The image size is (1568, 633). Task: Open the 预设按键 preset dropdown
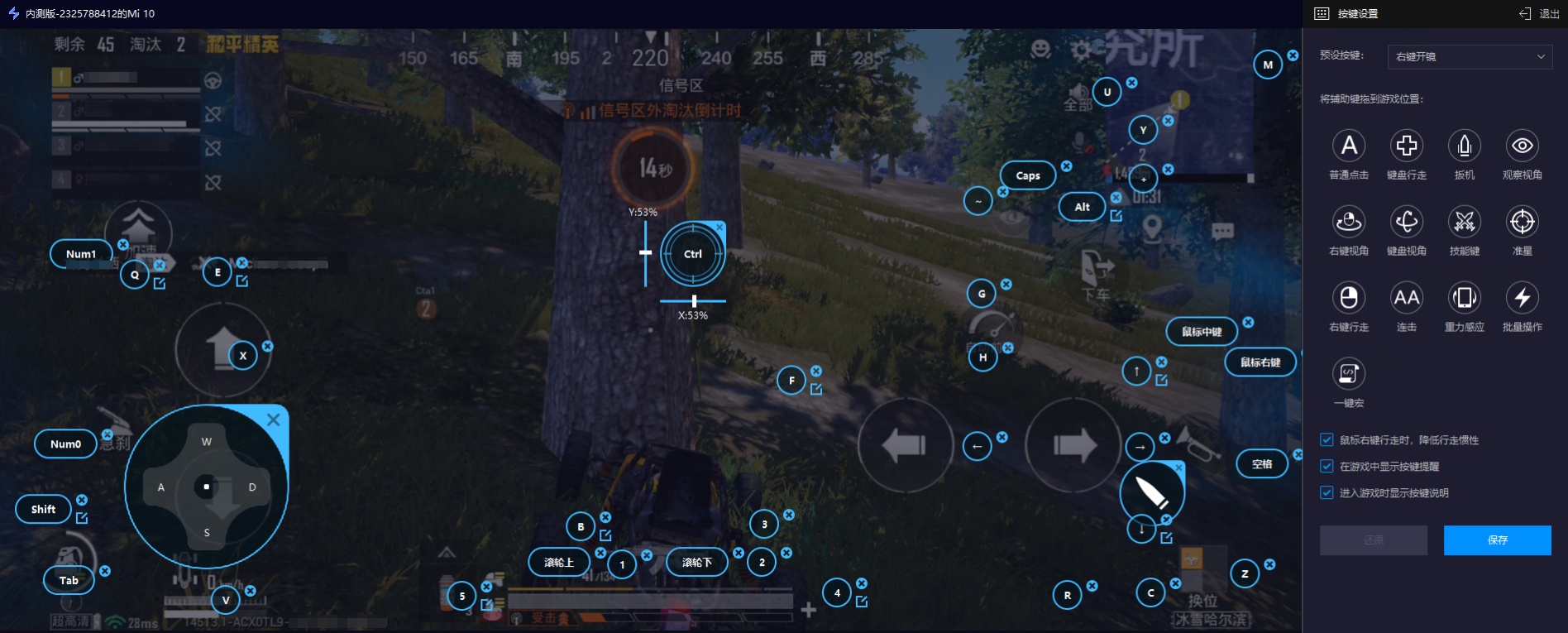click(x=1470, y=56)
